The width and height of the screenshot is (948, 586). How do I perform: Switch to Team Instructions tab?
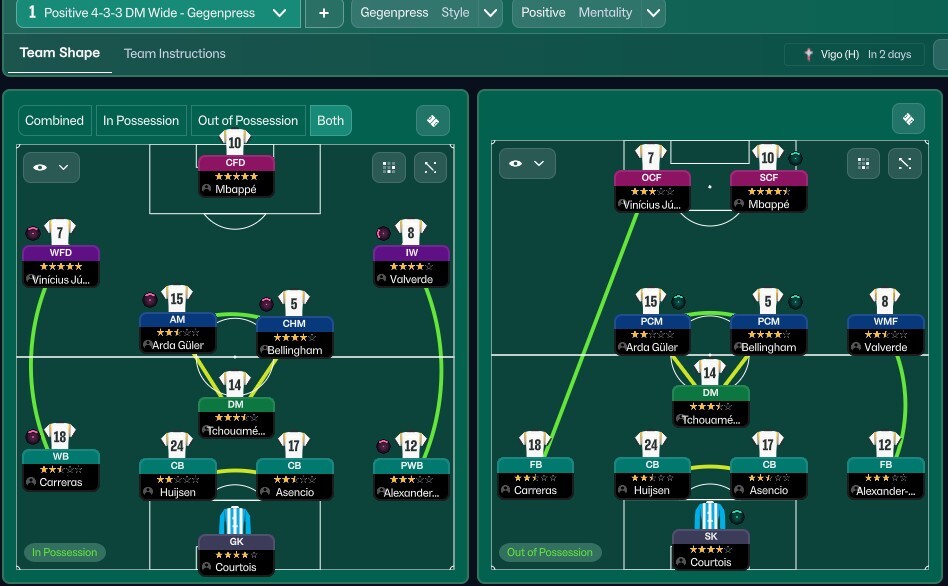tap(174, 54)
